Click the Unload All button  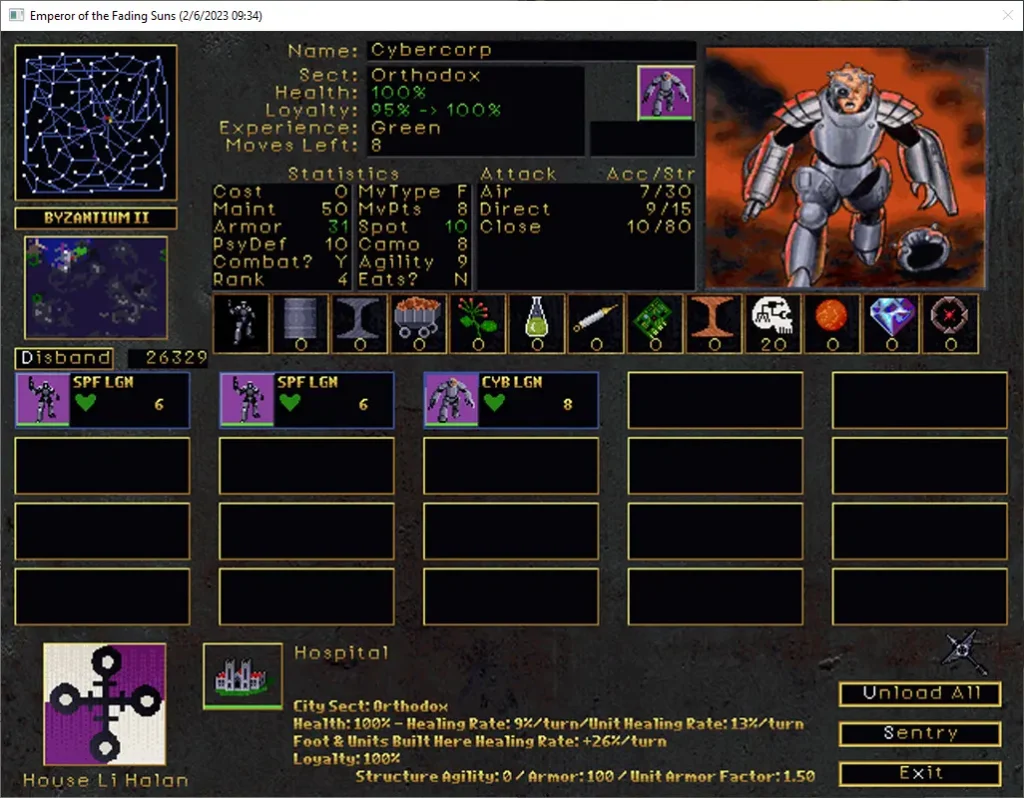pos(919,693)
